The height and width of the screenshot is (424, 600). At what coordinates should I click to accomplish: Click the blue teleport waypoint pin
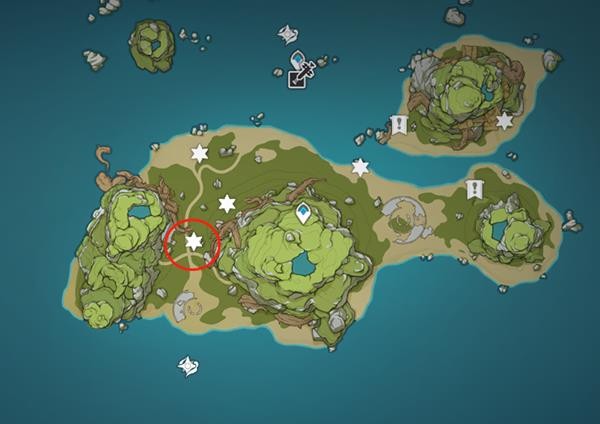(x=304, y=212)
